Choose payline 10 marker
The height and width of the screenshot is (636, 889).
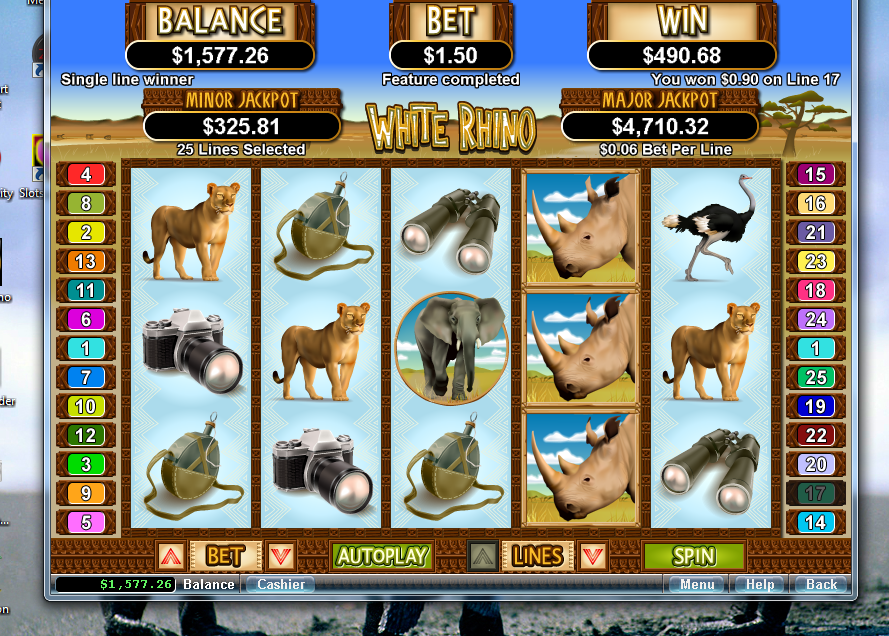[x=86, y=407]
